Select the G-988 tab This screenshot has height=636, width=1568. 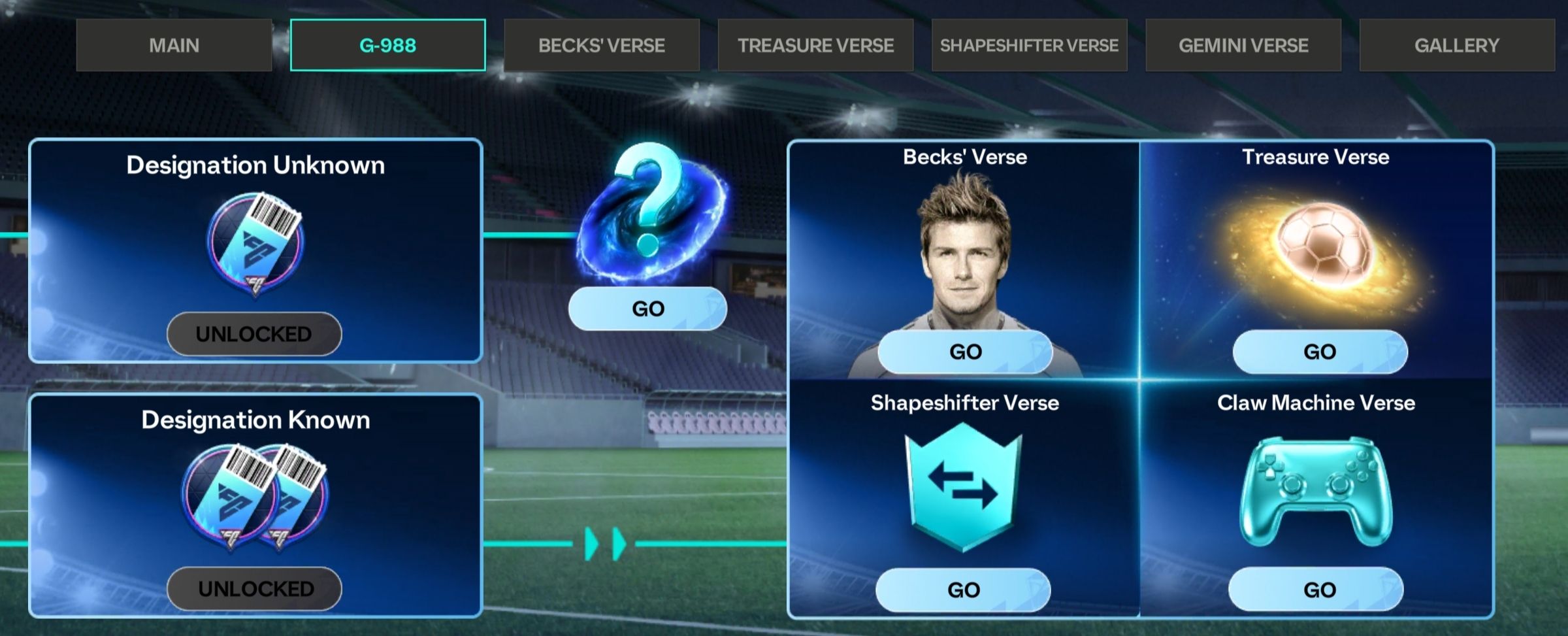(x=387, y=45)
